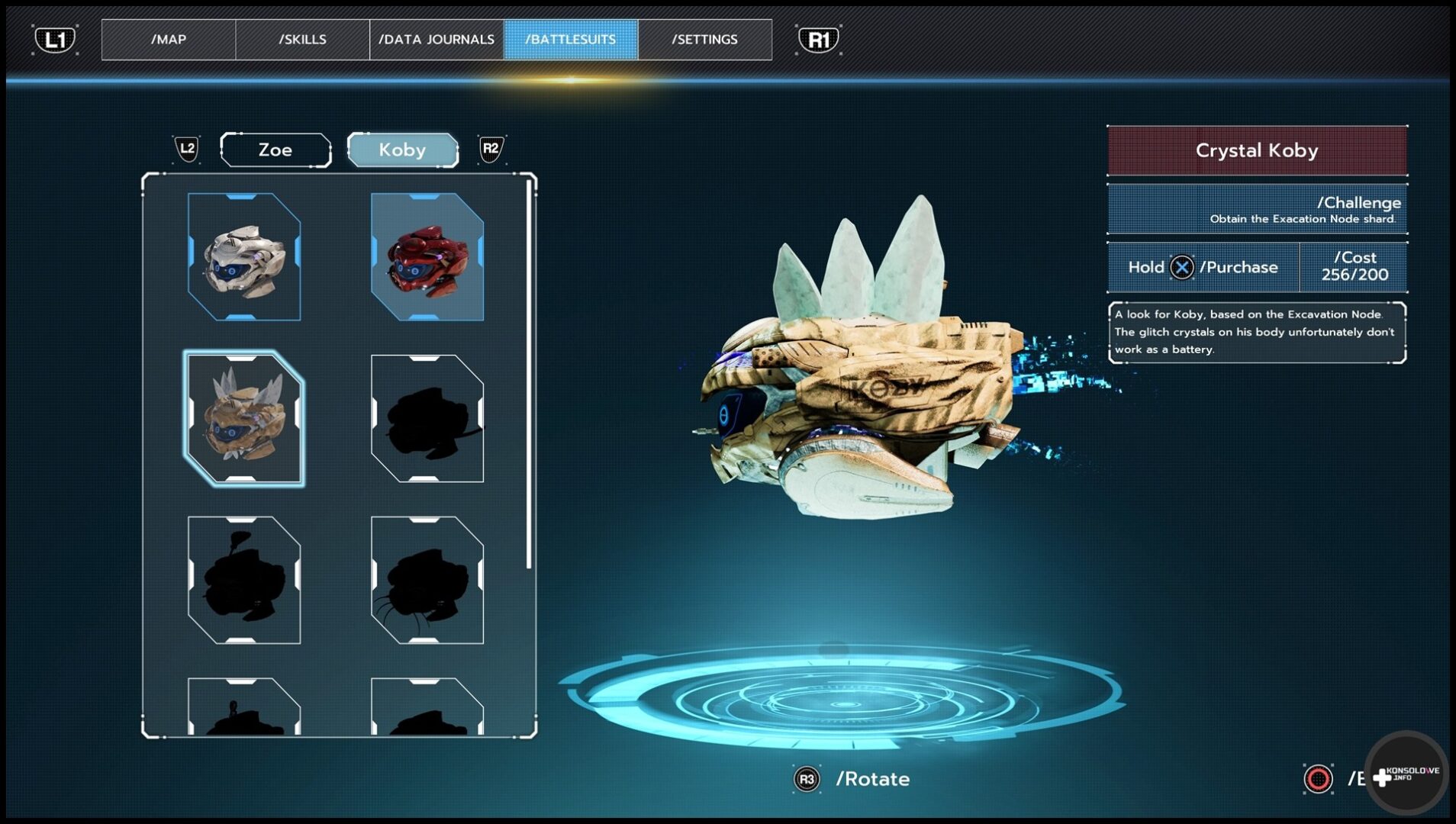Select the /BATTLESUITS tab
Viewport: 1456px width, 824px height.
coord(571,40)
